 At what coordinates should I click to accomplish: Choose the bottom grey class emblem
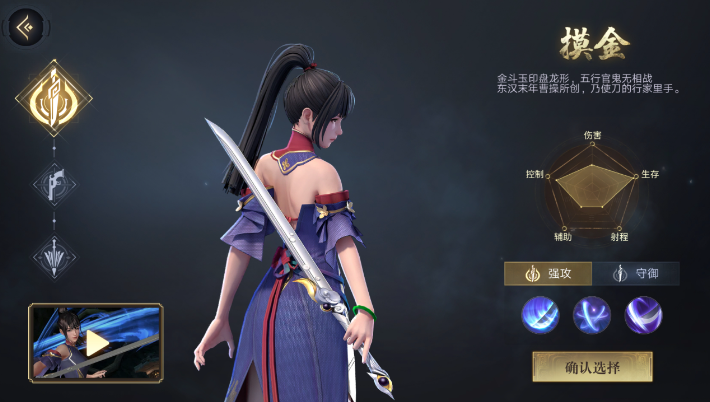53,256
